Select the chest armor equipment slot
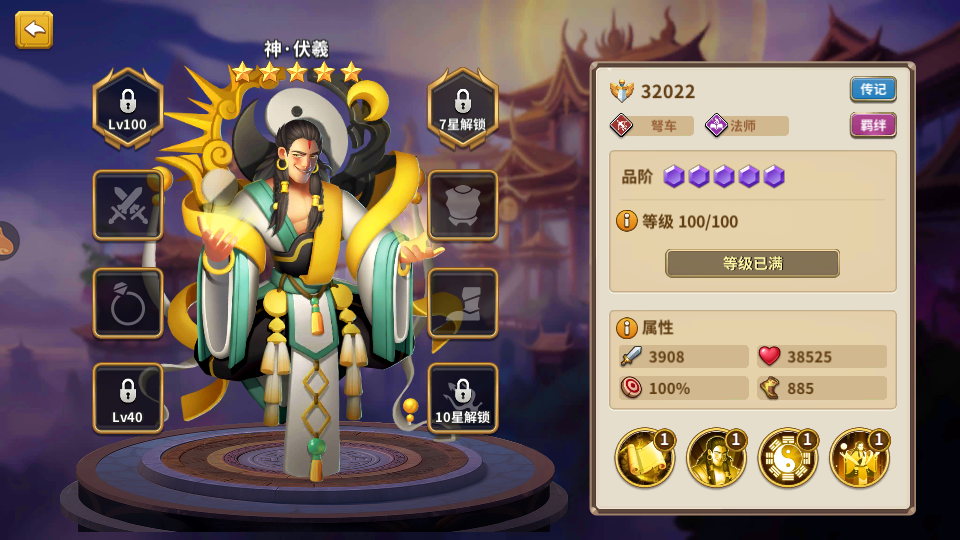Viewport: 960px width, 540px height. pos(463,205)
